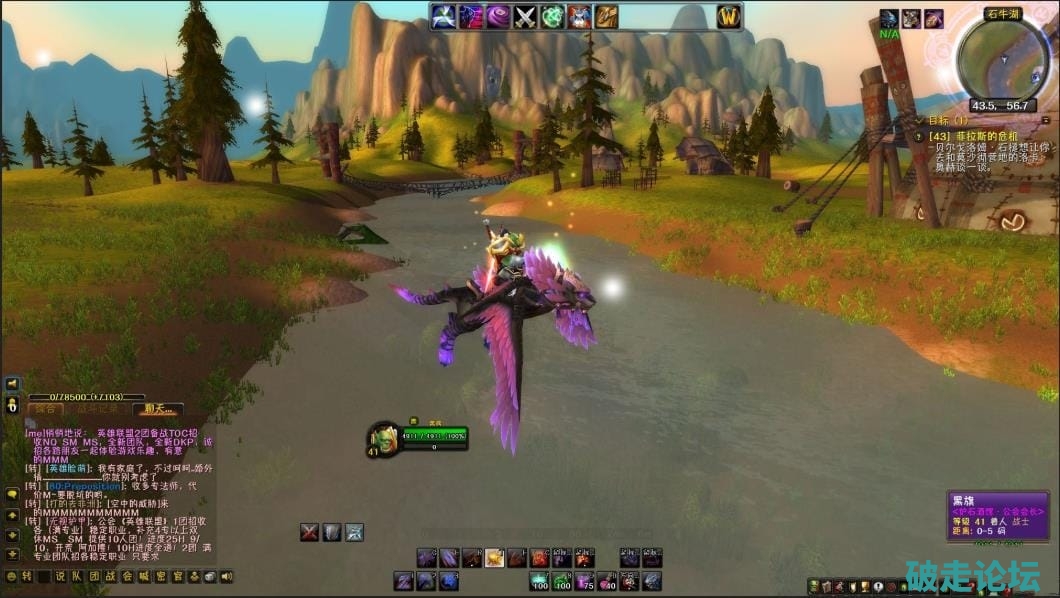Activate the purple swirl ability icon

coord(499,16)
